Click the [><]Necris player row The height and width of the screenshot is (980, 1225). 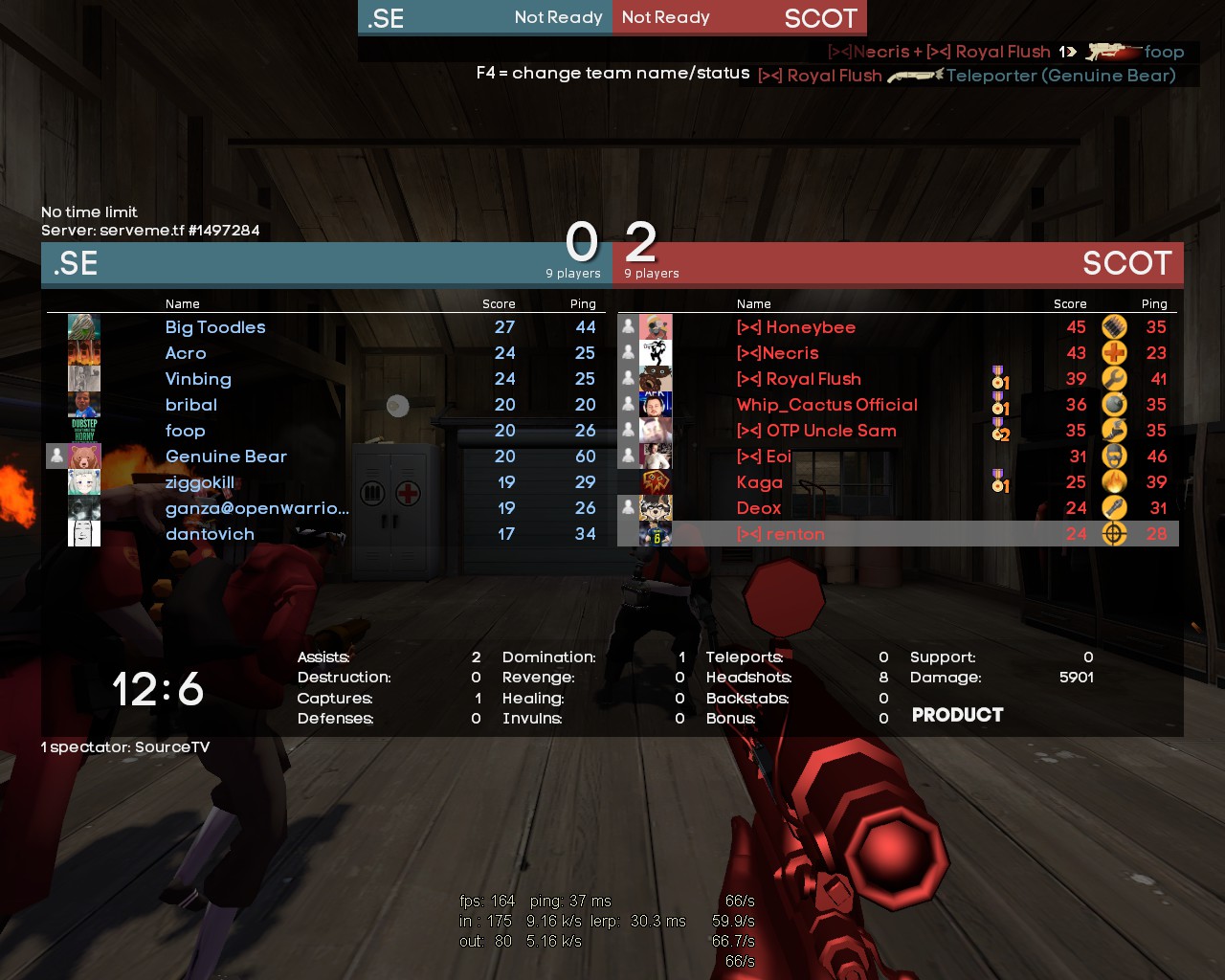coord(777,353)
